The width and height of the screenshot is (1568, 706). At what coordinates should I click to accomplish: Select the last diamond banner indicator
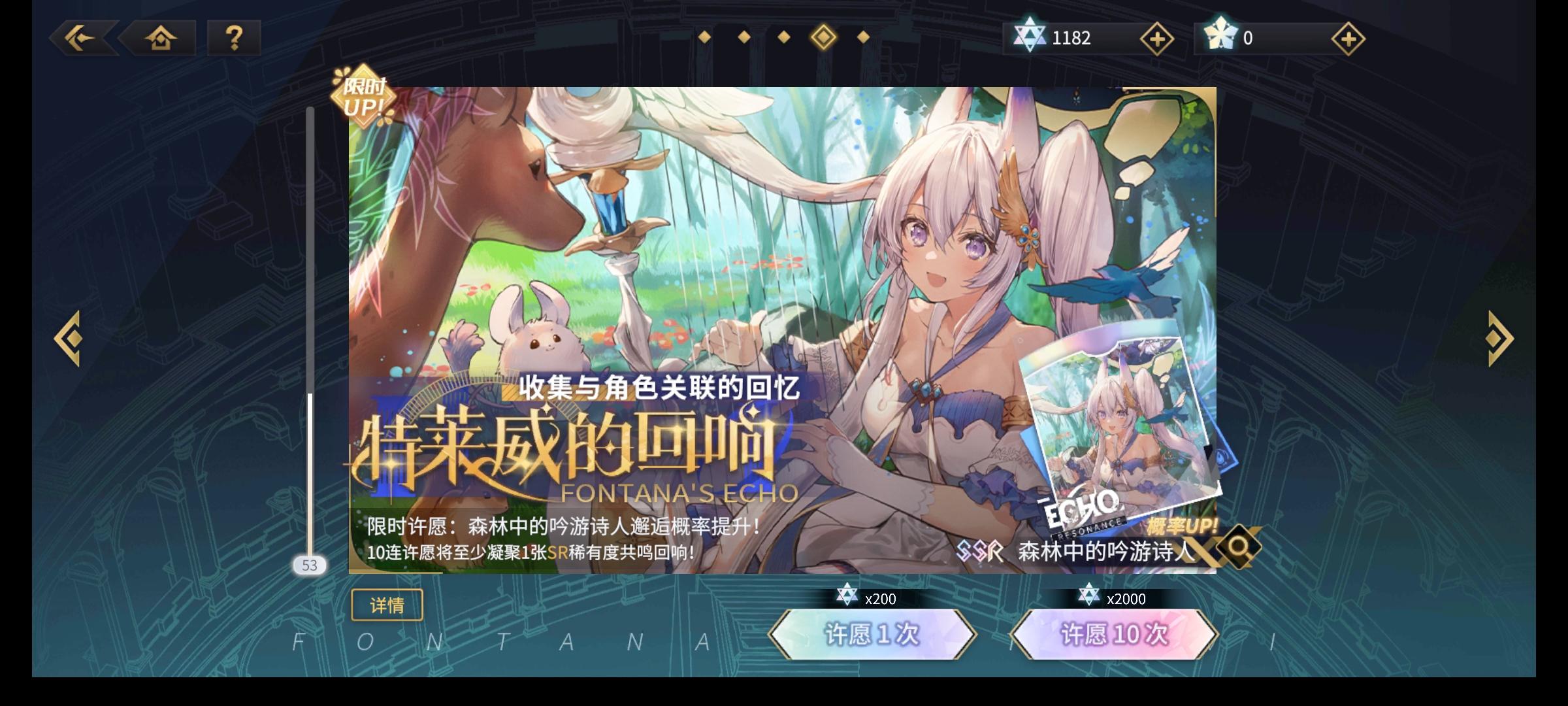pyautogui.click(x=863, y=38)
